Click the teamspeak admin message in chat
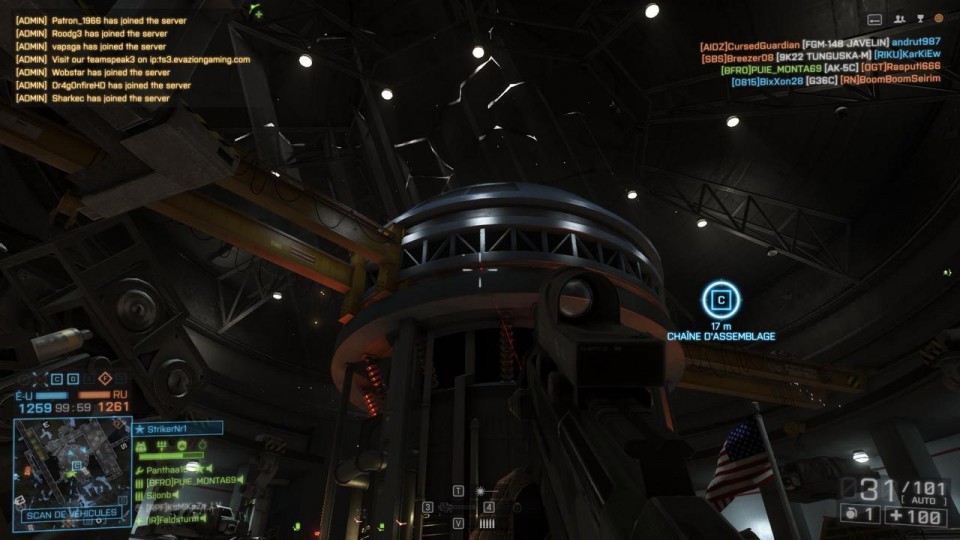This screenshot has height=540, width=960. pos(132,59)
